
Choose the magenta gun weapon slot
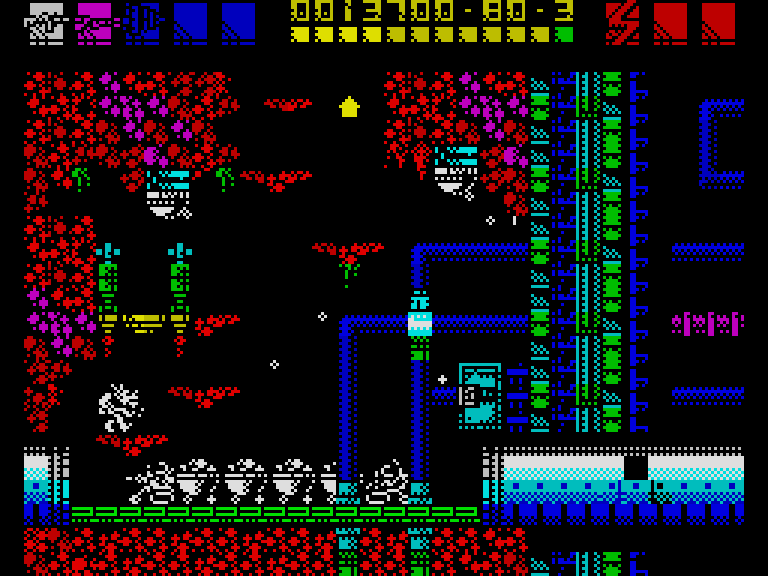(94, 23)
